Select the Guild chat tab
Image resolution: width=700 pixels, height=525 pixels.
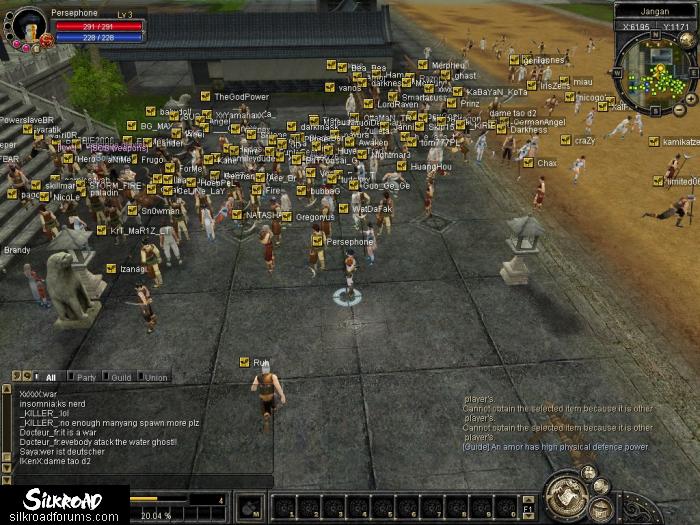point(121,377)
